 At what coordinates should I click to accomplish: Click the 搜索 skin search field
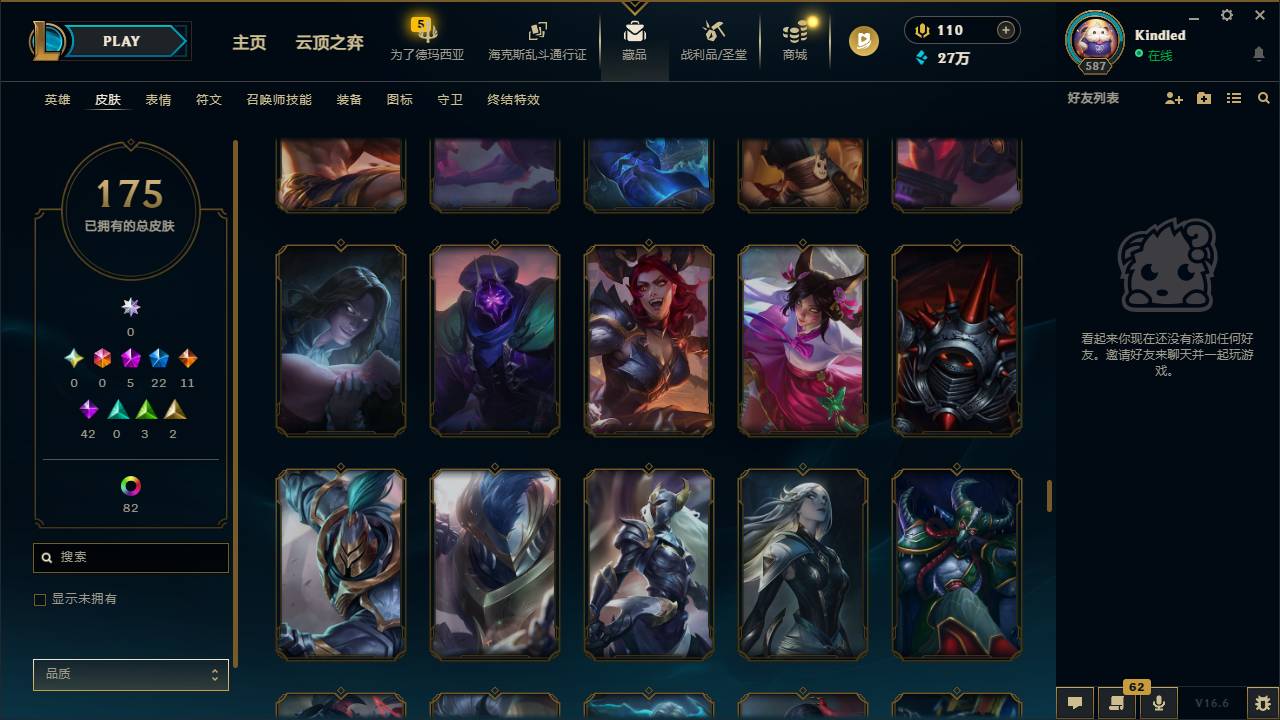click(130, 557)
